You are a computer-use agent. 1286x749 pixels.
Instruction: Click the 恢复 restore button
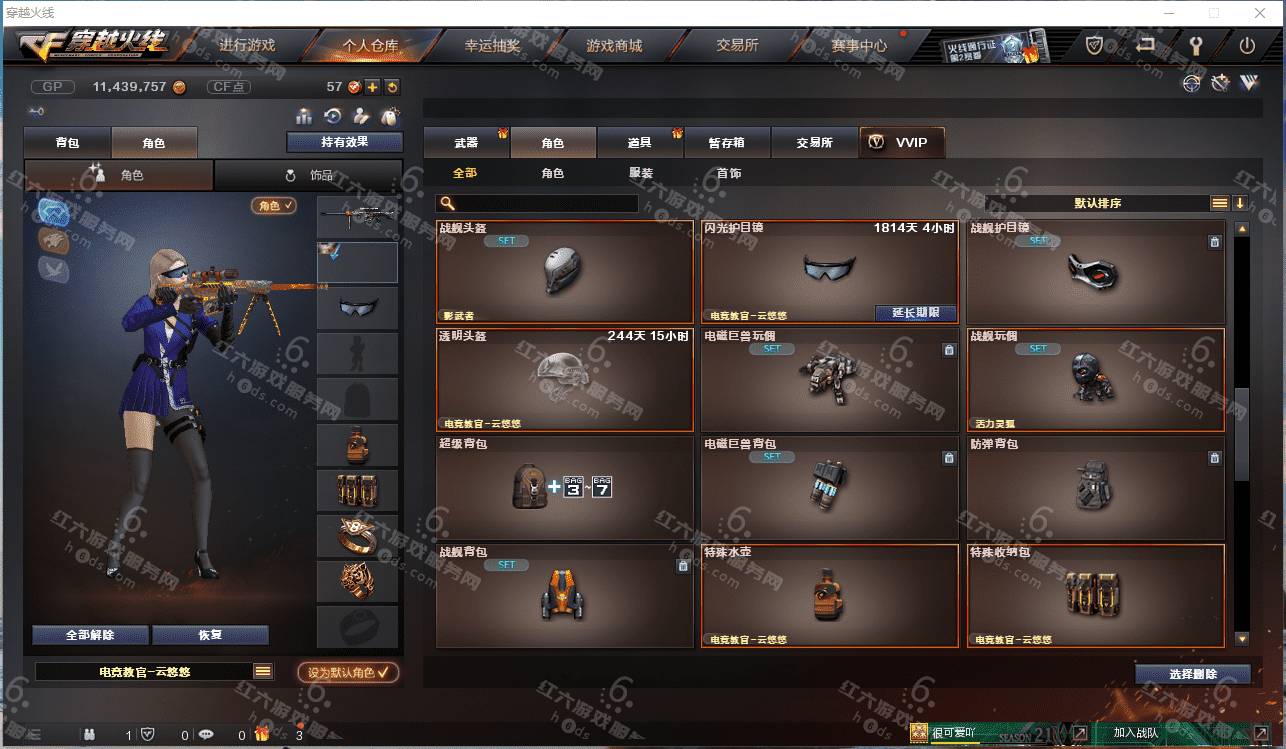pos(210,635)
